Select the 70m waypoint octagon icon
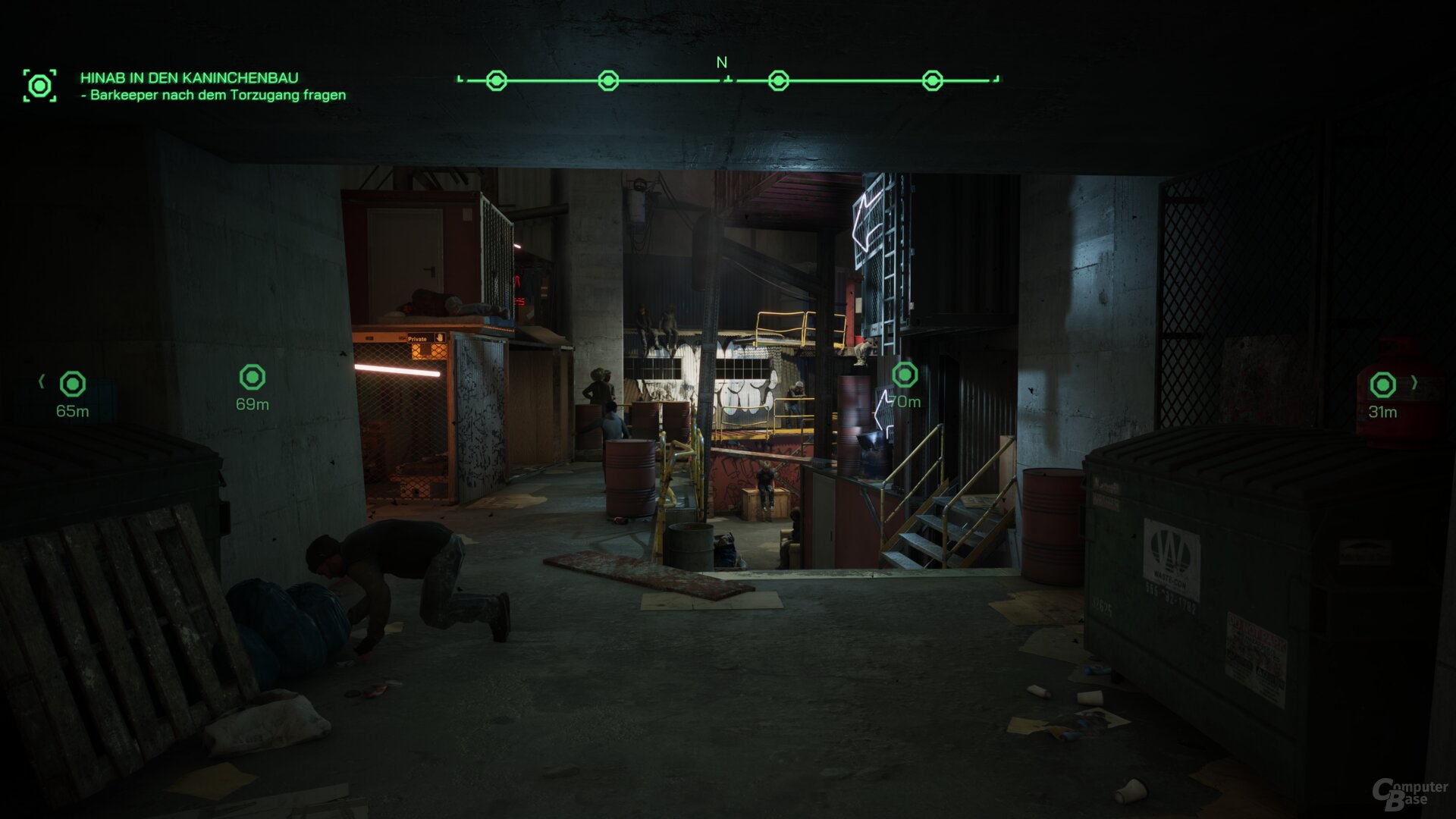Screen dimensions: 1456x819 click(x=904, y=373)
